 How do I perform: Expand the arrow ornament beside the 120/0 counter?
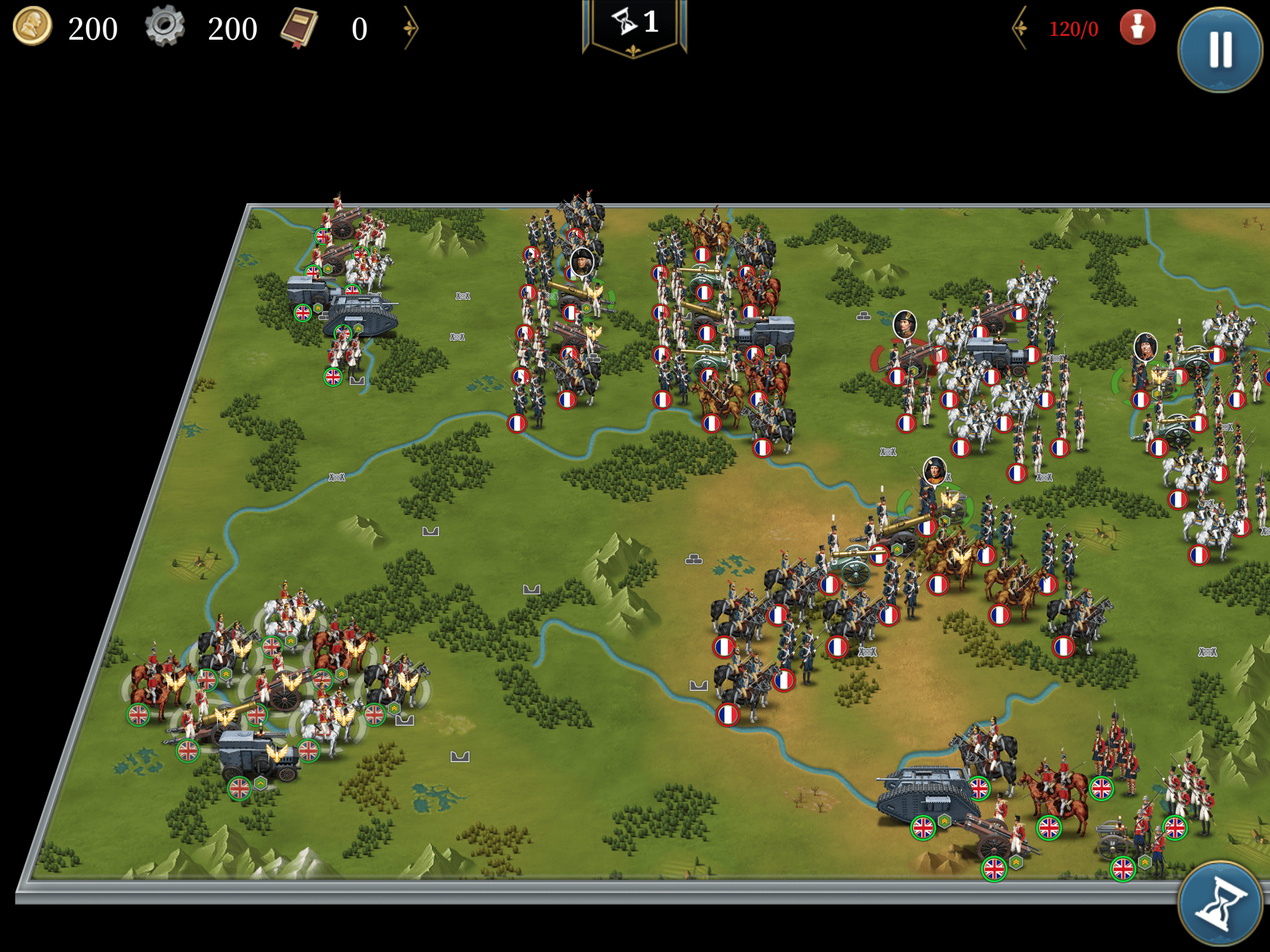click(x=1020, y=28)
